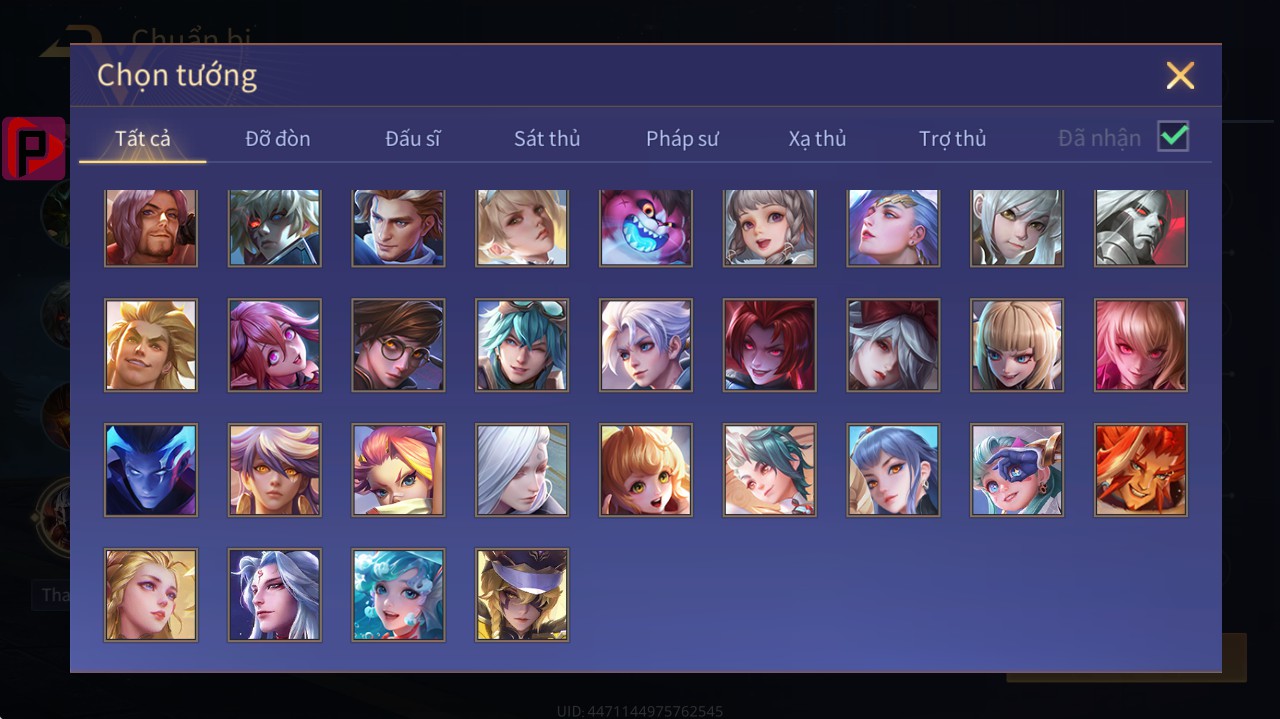Choose the spiky blonde-haired grinning hero

click(151, 345)
